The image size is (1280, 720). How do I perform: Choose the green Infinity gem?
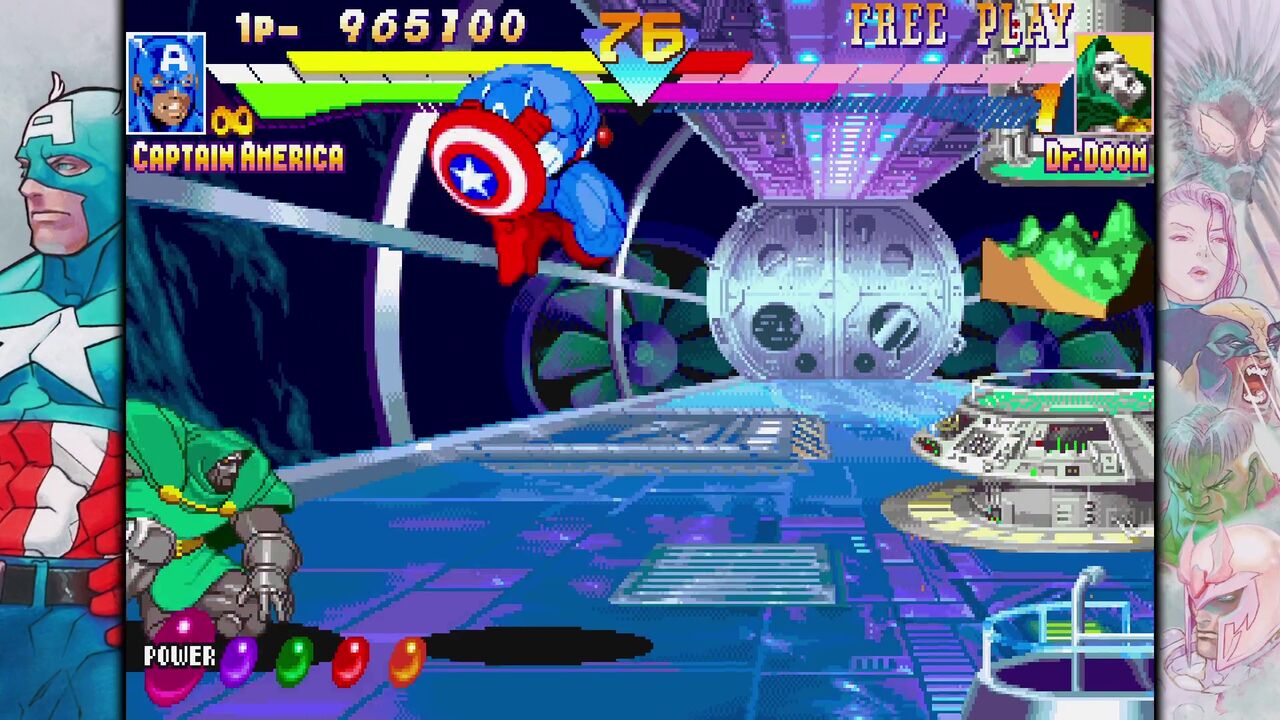294,661
